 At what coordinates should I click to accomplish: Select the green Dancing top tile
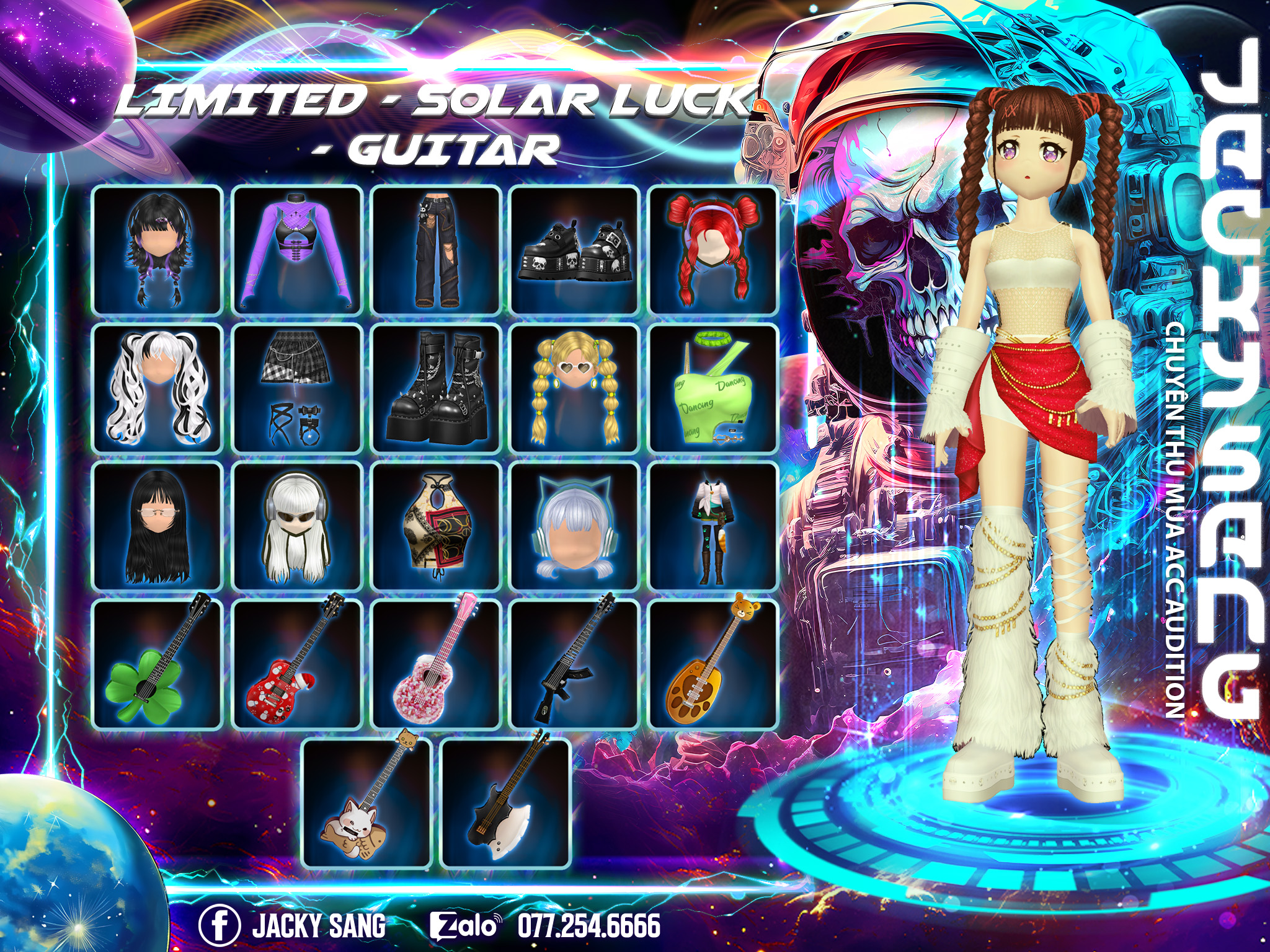tap(713, 389)
